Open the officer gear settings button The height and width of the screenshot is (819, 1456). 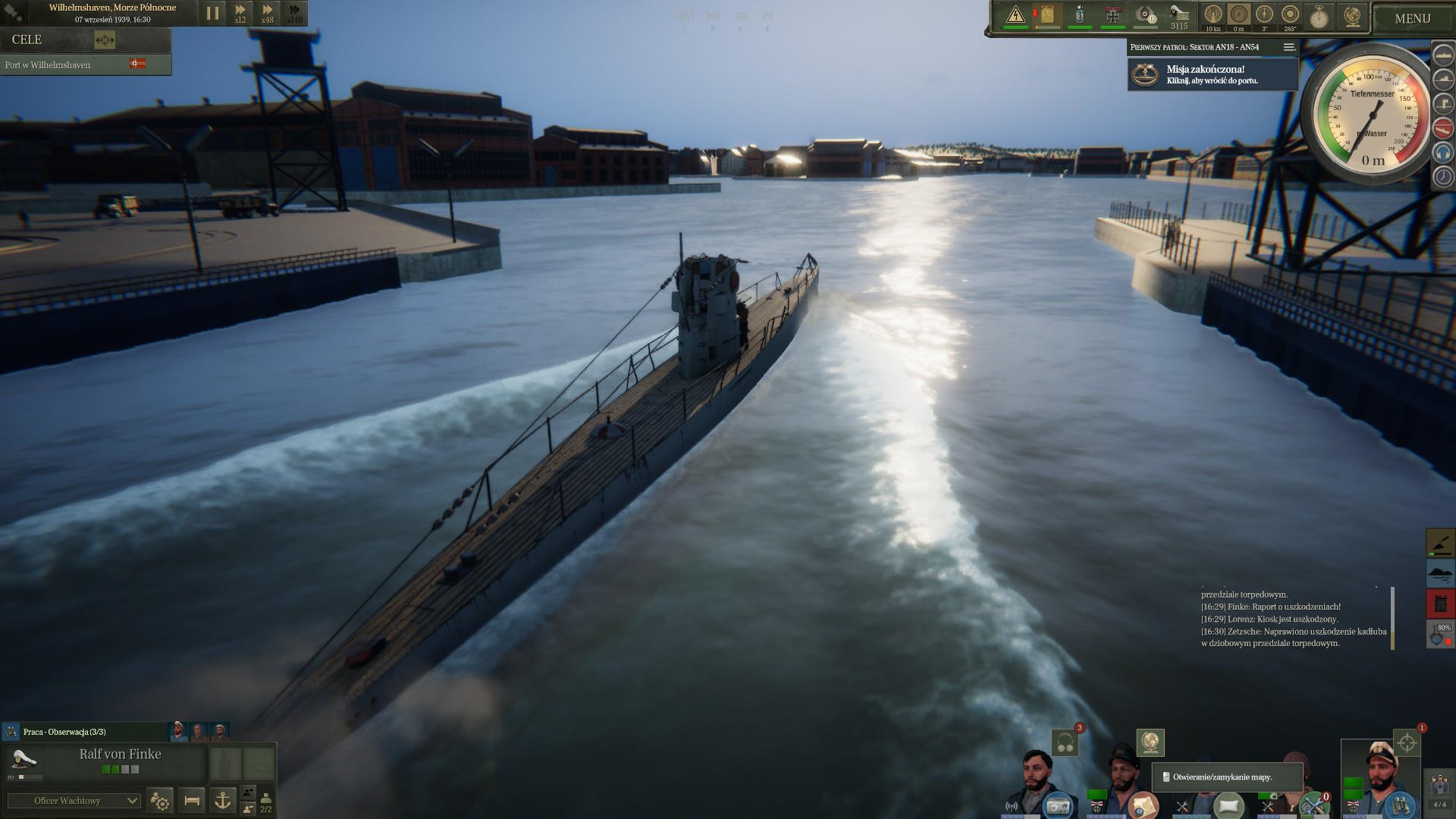pyautogui.click(x=161, y=800)
